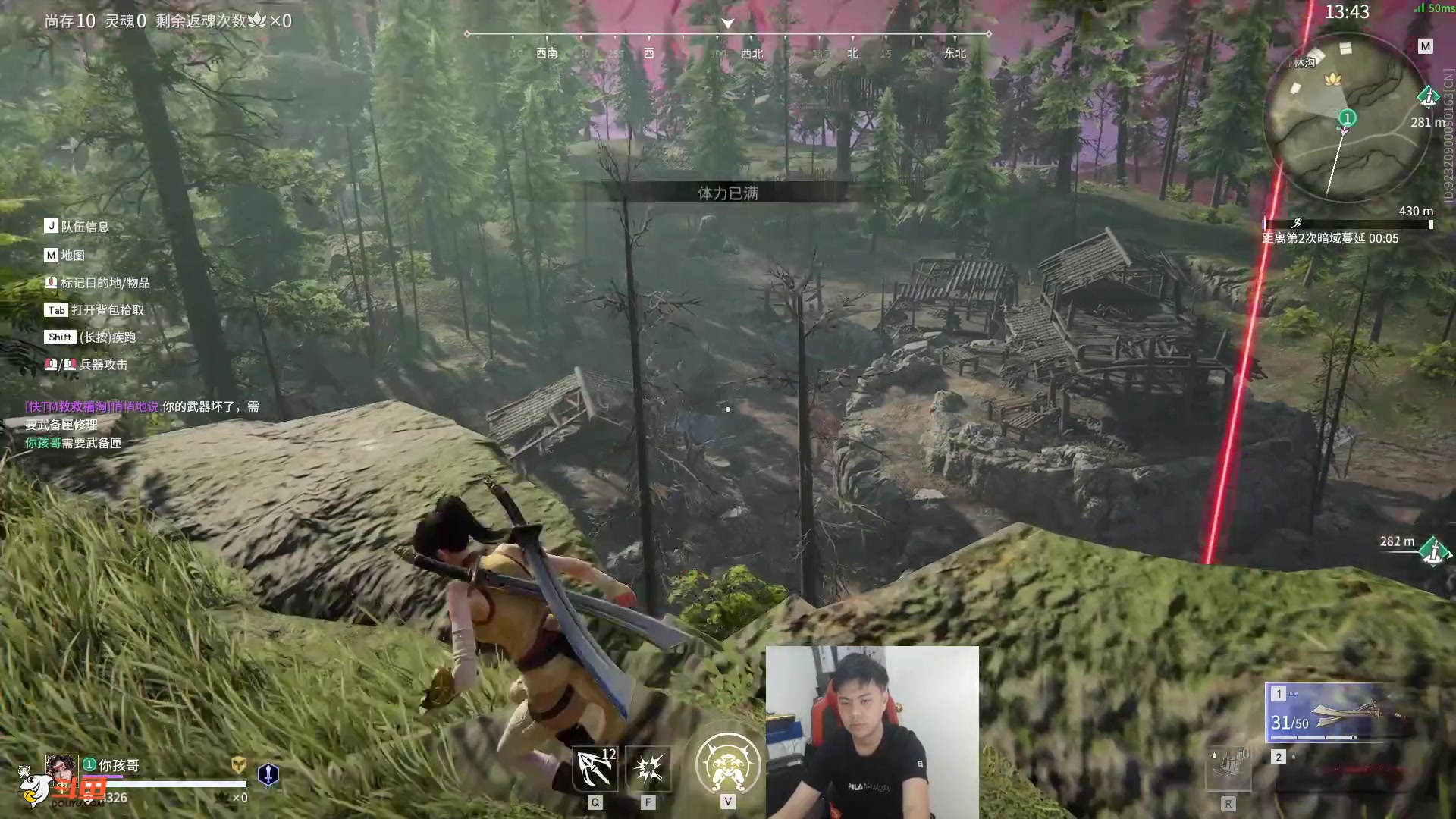Click the blue hexagon sword icon
The image size is (1456, 819).
(x=268, y=774)
